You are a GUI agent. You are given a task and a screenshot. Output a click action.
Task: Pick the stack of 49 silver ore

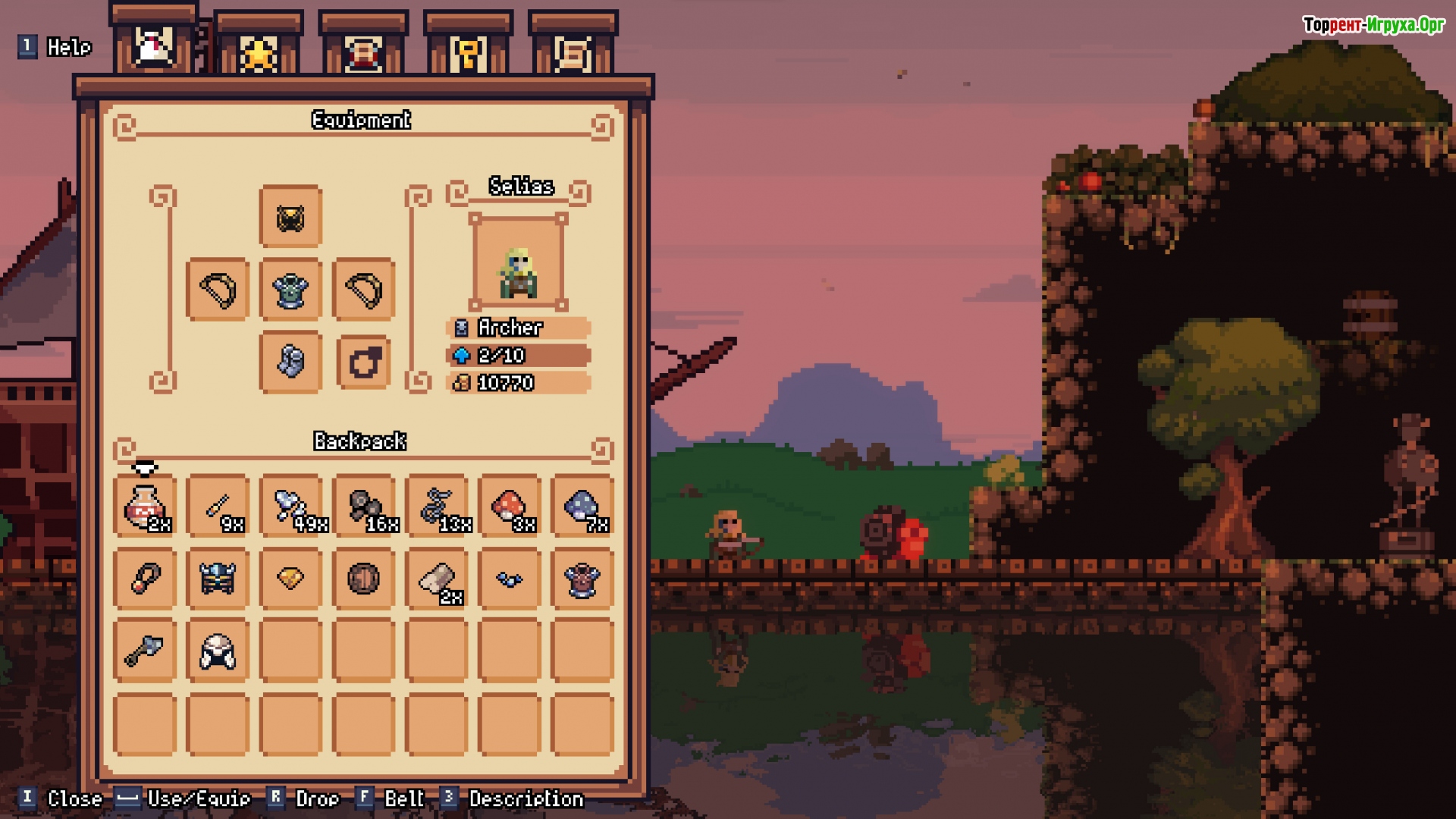tap(291, 506)
